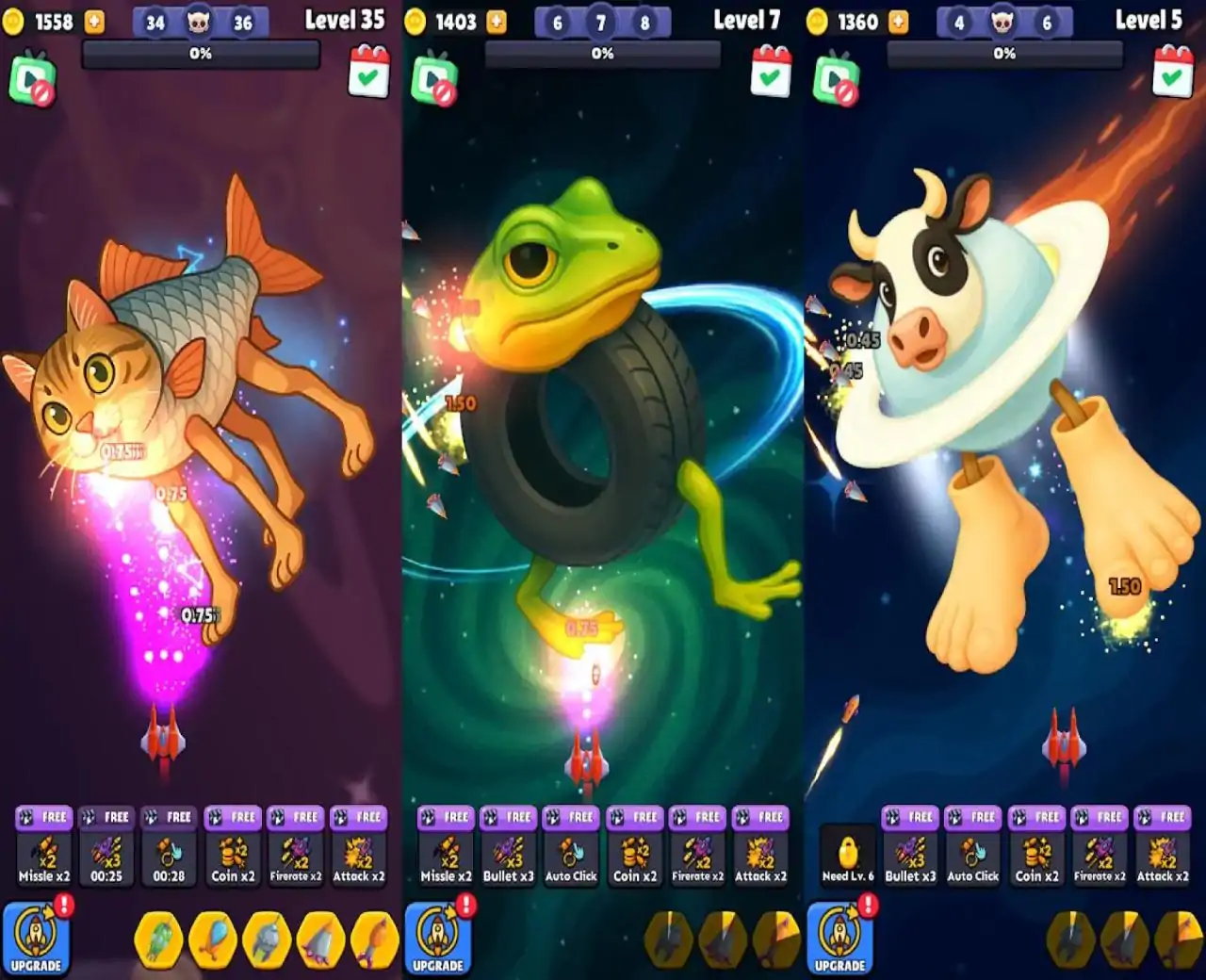Image resolution: width=1206 pixels, height=980 pixels.
Task: Enable the Auto Click boost
Action: tap(572, 857)
